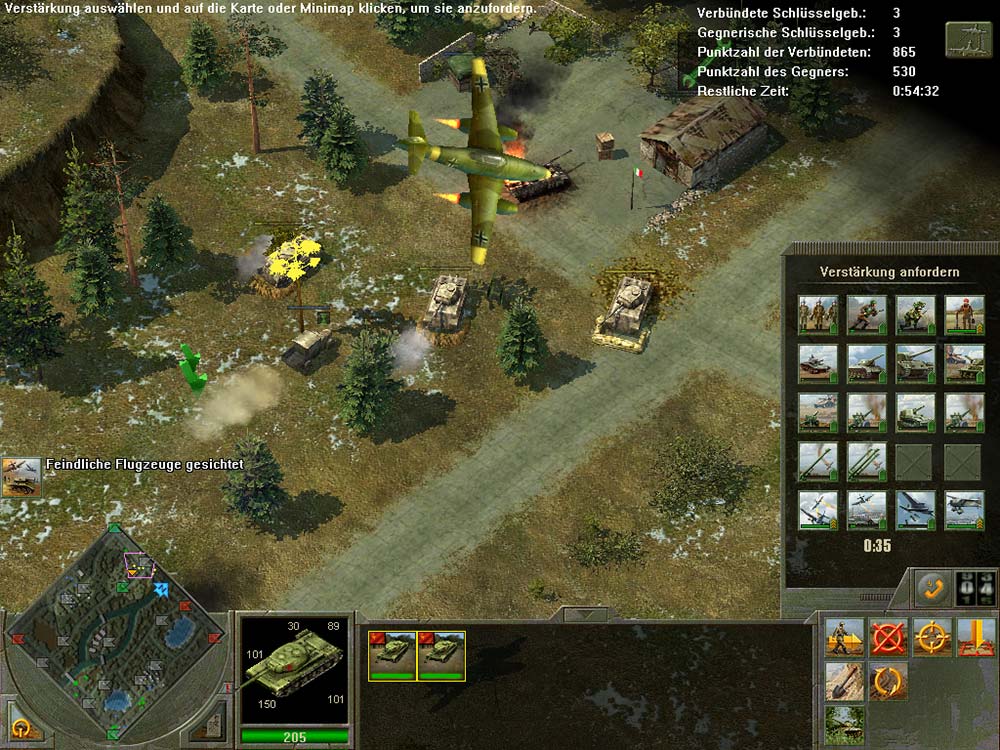1000x750 pixels.
Task: Open the objectives button in top-right corner
Action: coord(969,39)
